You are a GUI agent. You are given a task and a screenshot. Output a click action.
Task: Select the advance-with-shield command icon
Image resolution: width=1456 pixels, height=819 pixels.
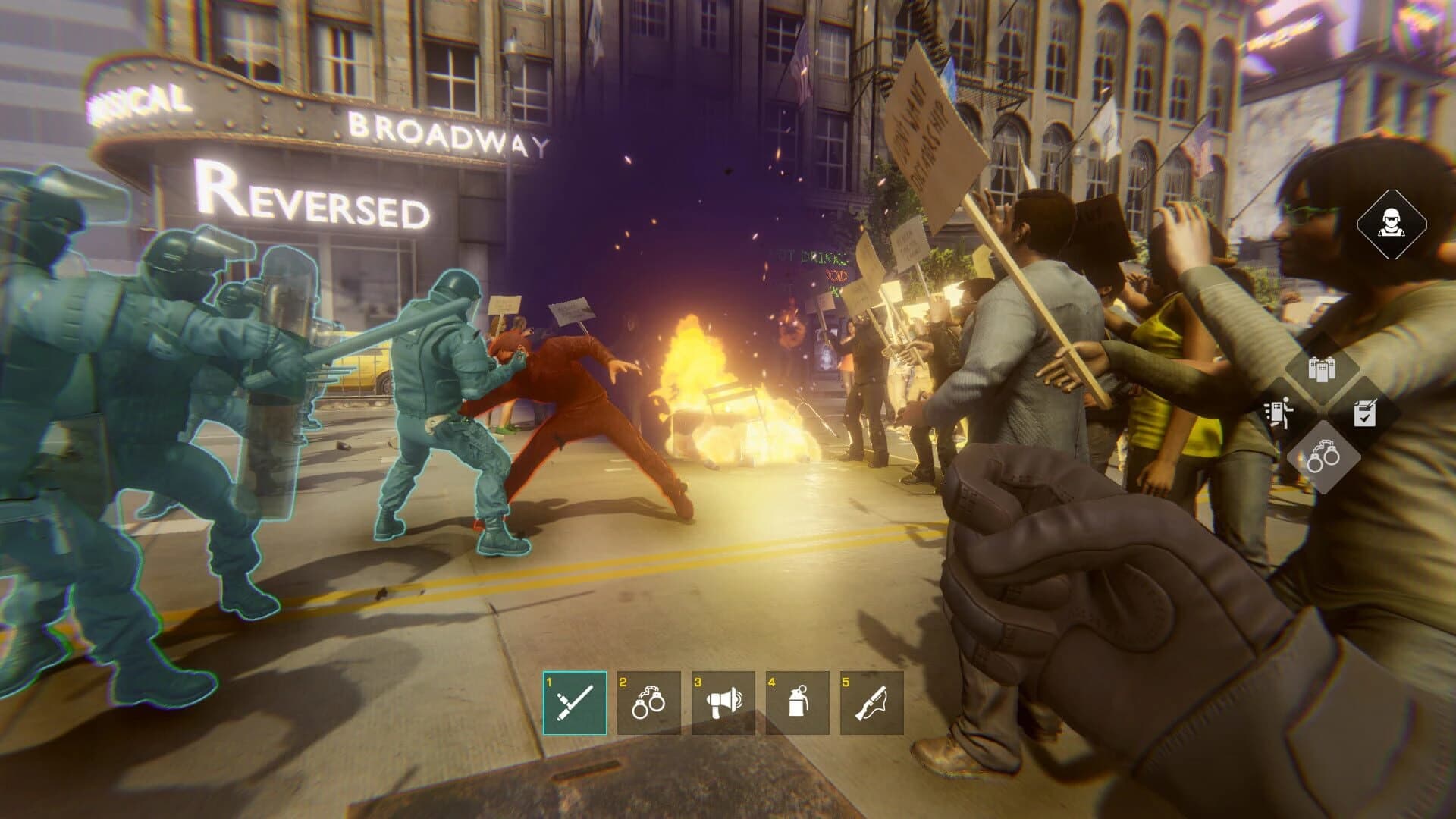pyautogui.click(x=1279, y=413)
